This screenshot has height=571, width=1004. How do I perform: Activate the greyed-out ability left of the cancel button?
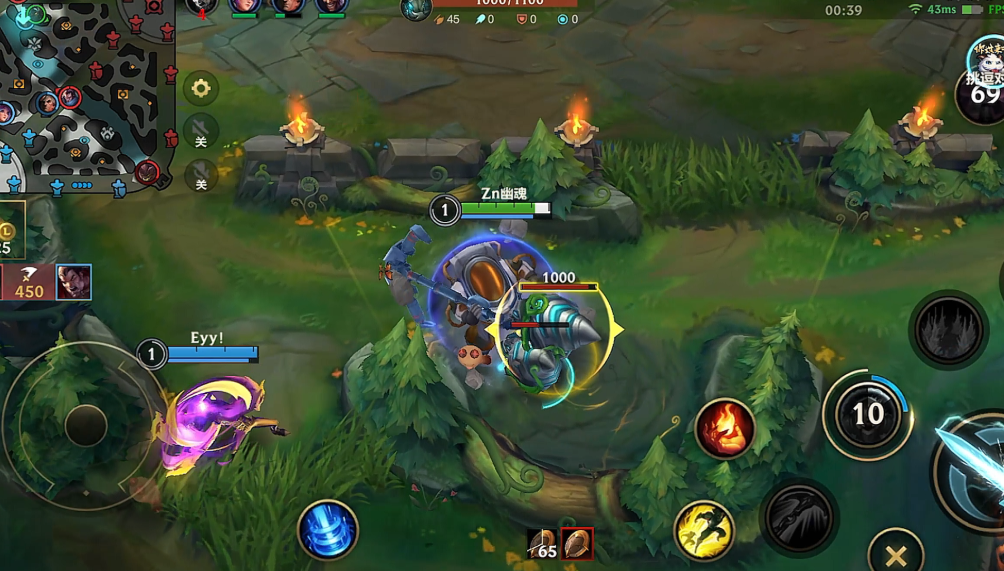(799, 518)
